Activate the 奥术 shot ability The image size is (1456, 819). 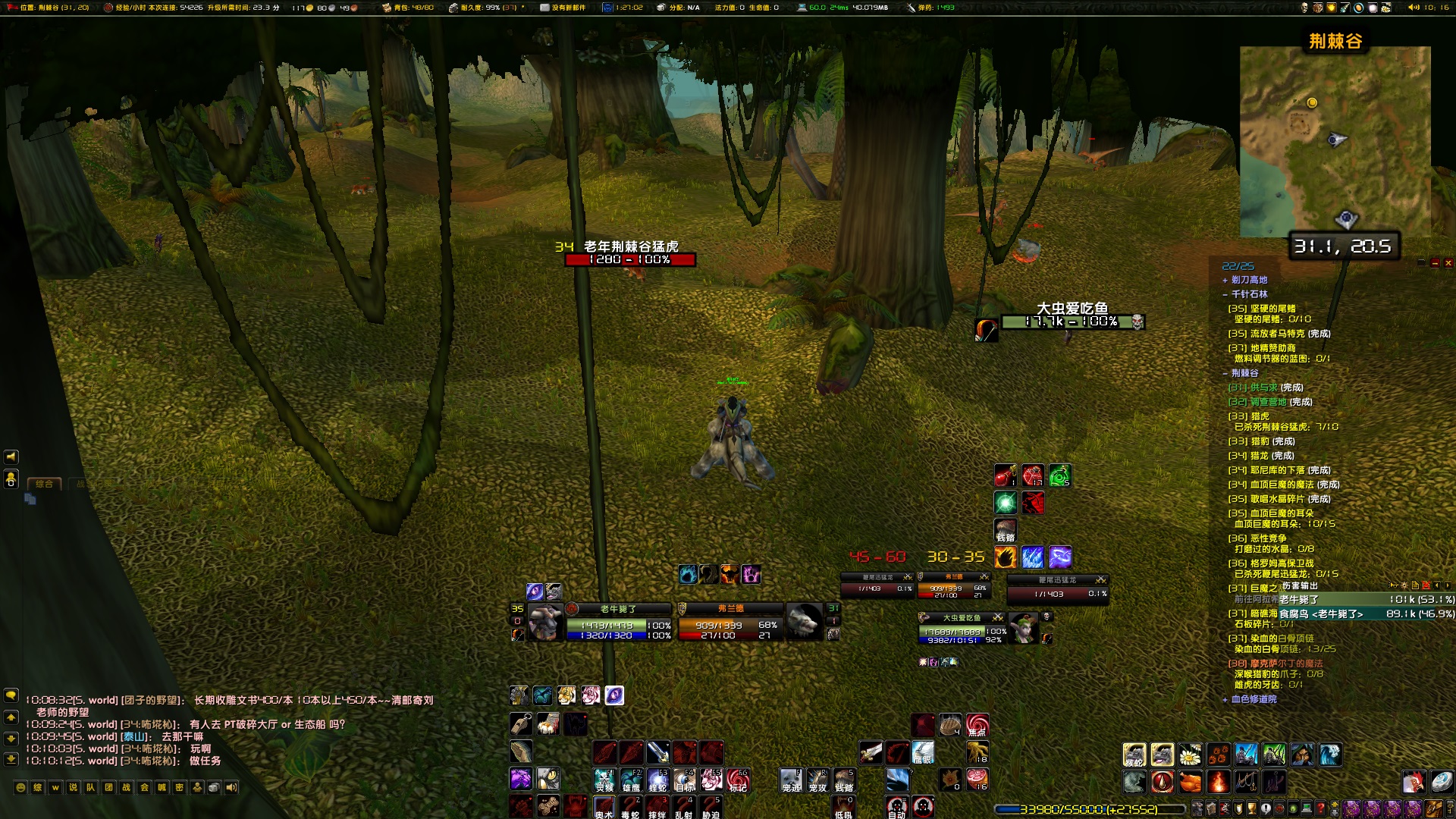point(604,806)
